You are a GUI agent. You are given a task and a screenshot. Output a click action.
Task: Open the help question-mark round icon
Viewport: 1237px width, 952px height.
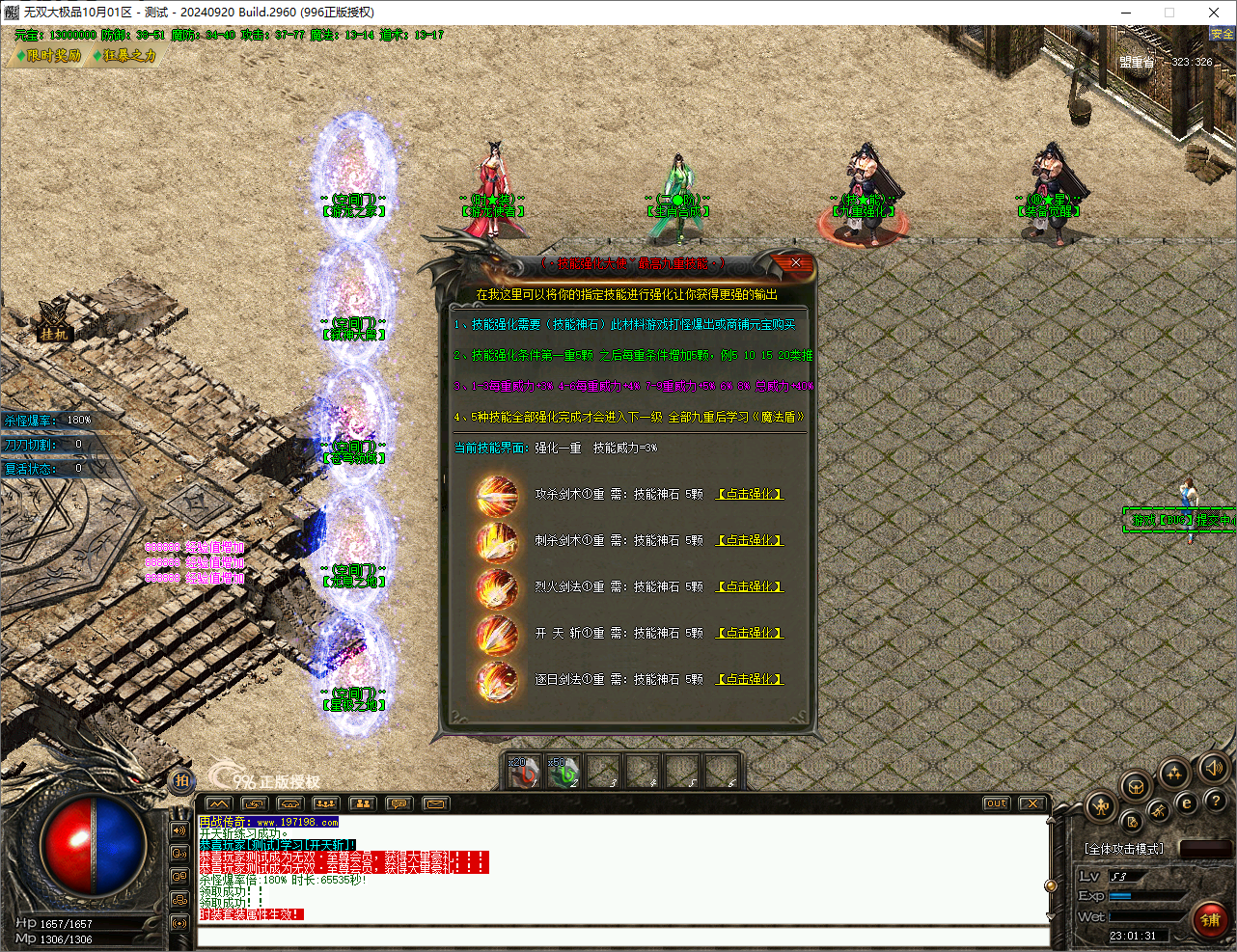click(1215, 802)
